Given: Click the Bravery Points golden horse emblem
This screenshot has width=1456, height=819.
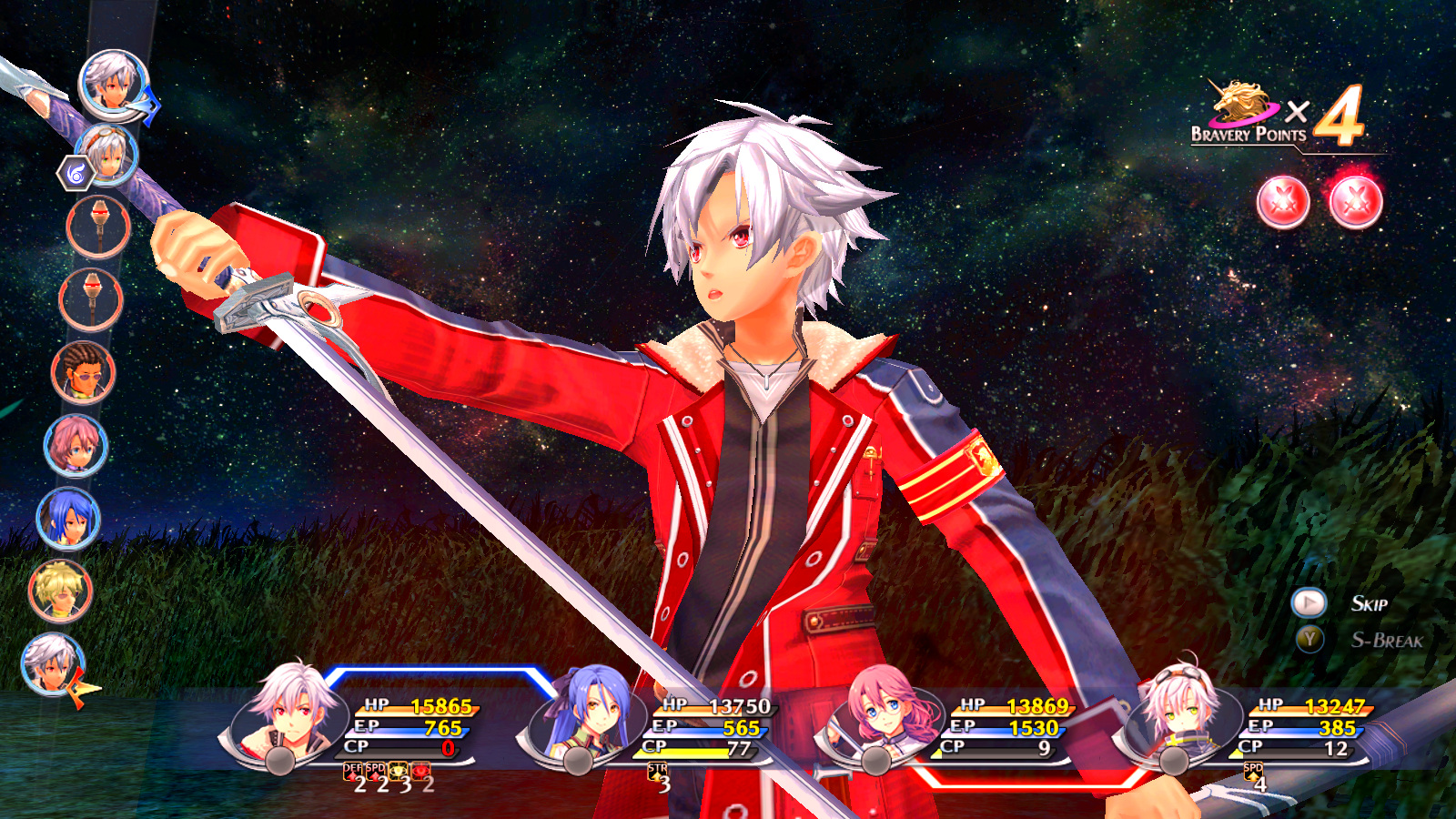Looking at the screenshot, I should pos(1242,102).
